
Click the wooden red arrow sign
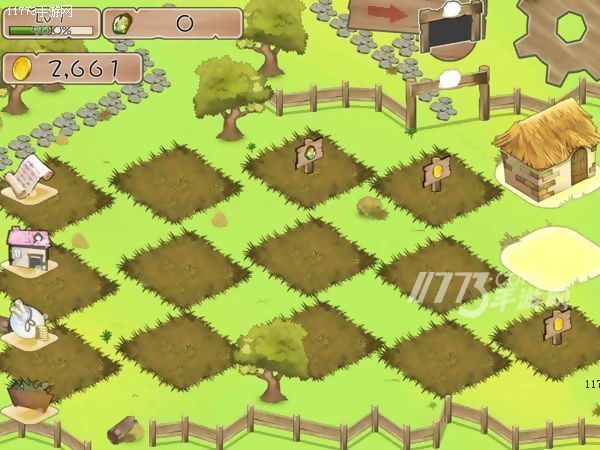(383, 14)
